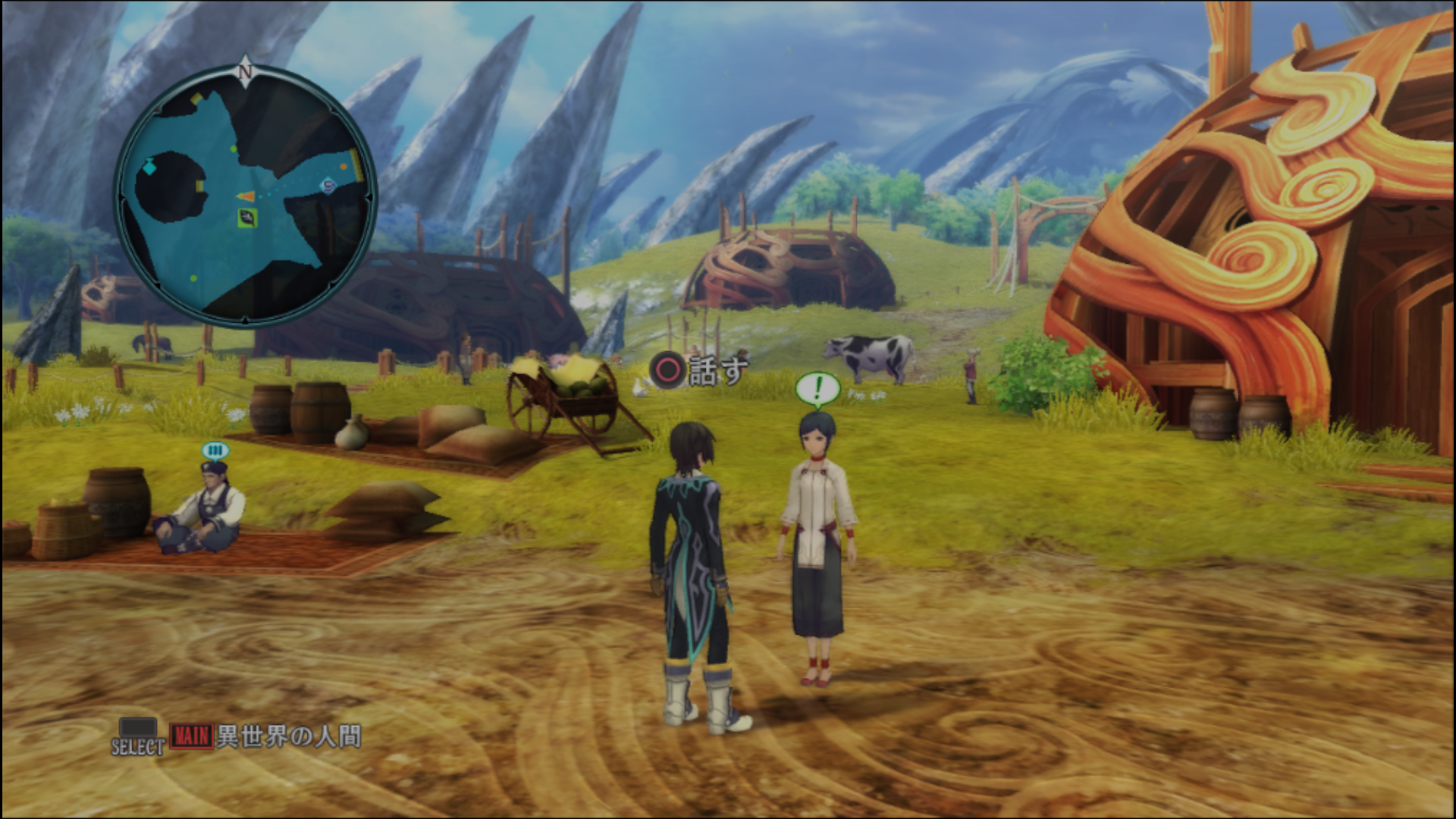
Task: Click the cyan diamond marker on the minimap
Action: (149, 166)
